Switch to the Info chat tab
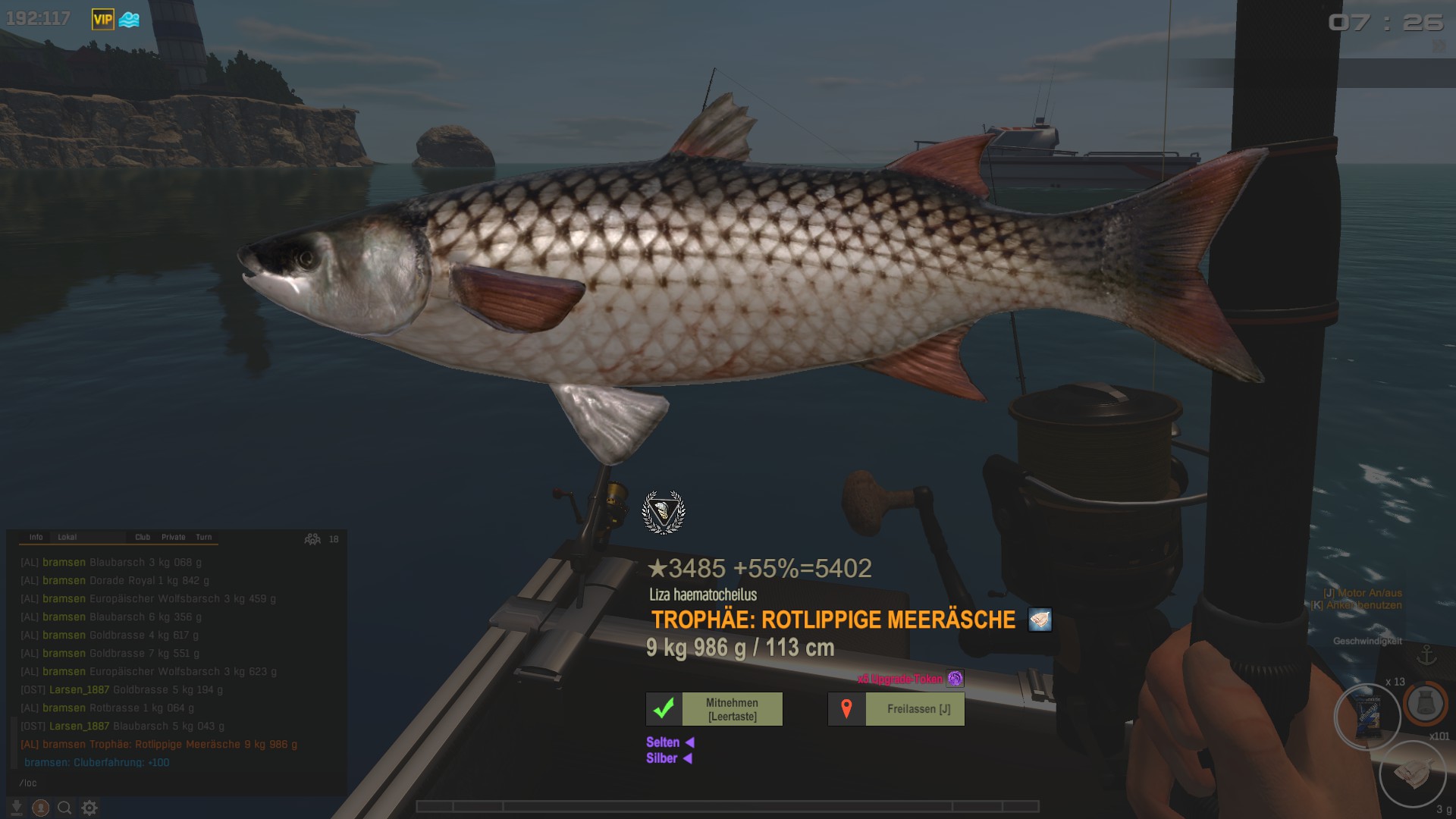 (36, 537)
